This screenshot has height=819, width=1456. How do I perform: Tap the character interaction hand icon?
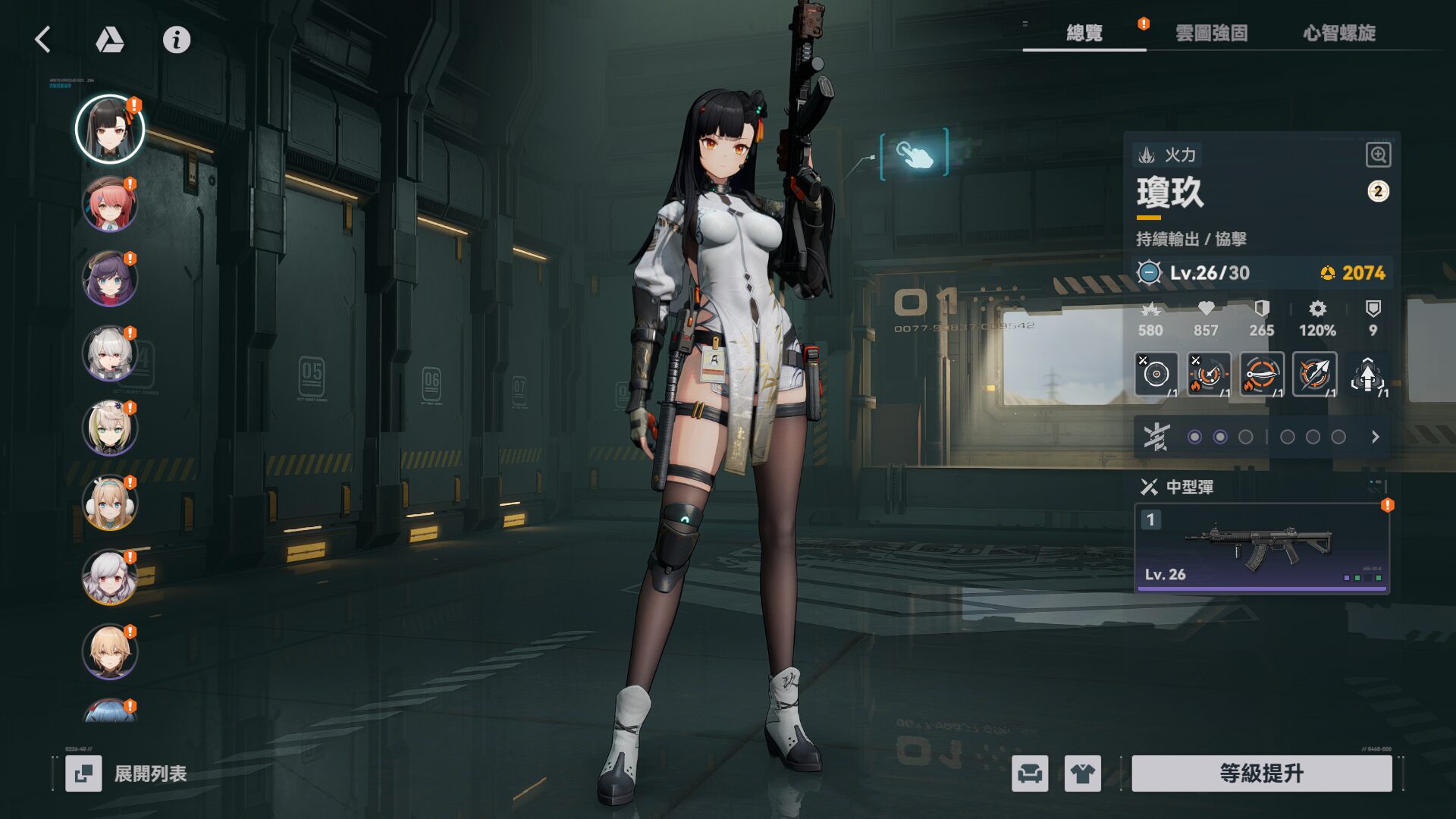pyautogui.click(x=914, y=154)
